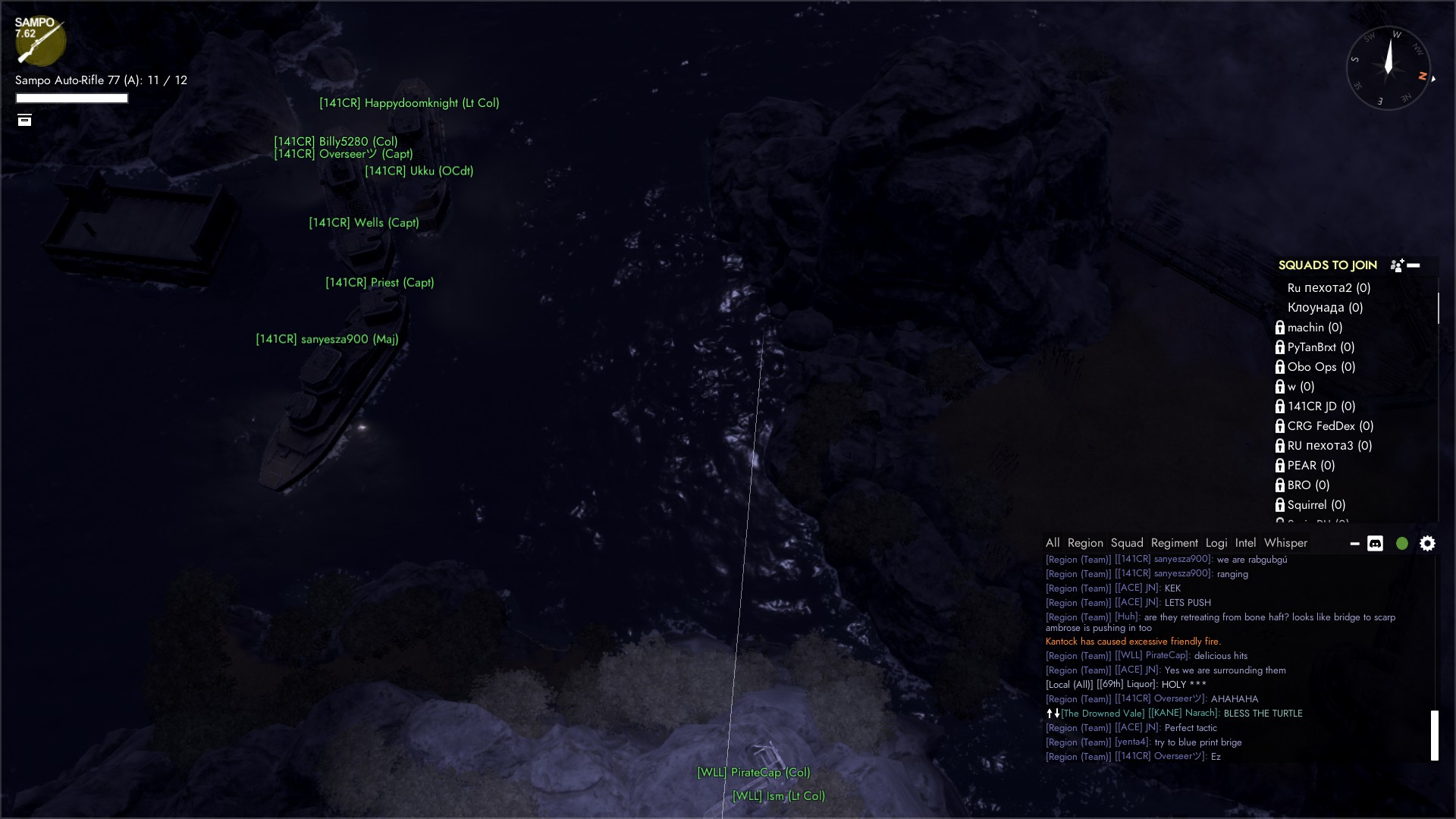This screenshot has width=1456, height=819.
Task: Choose the 141CR JD squad entry
Action: (1321, 406)
